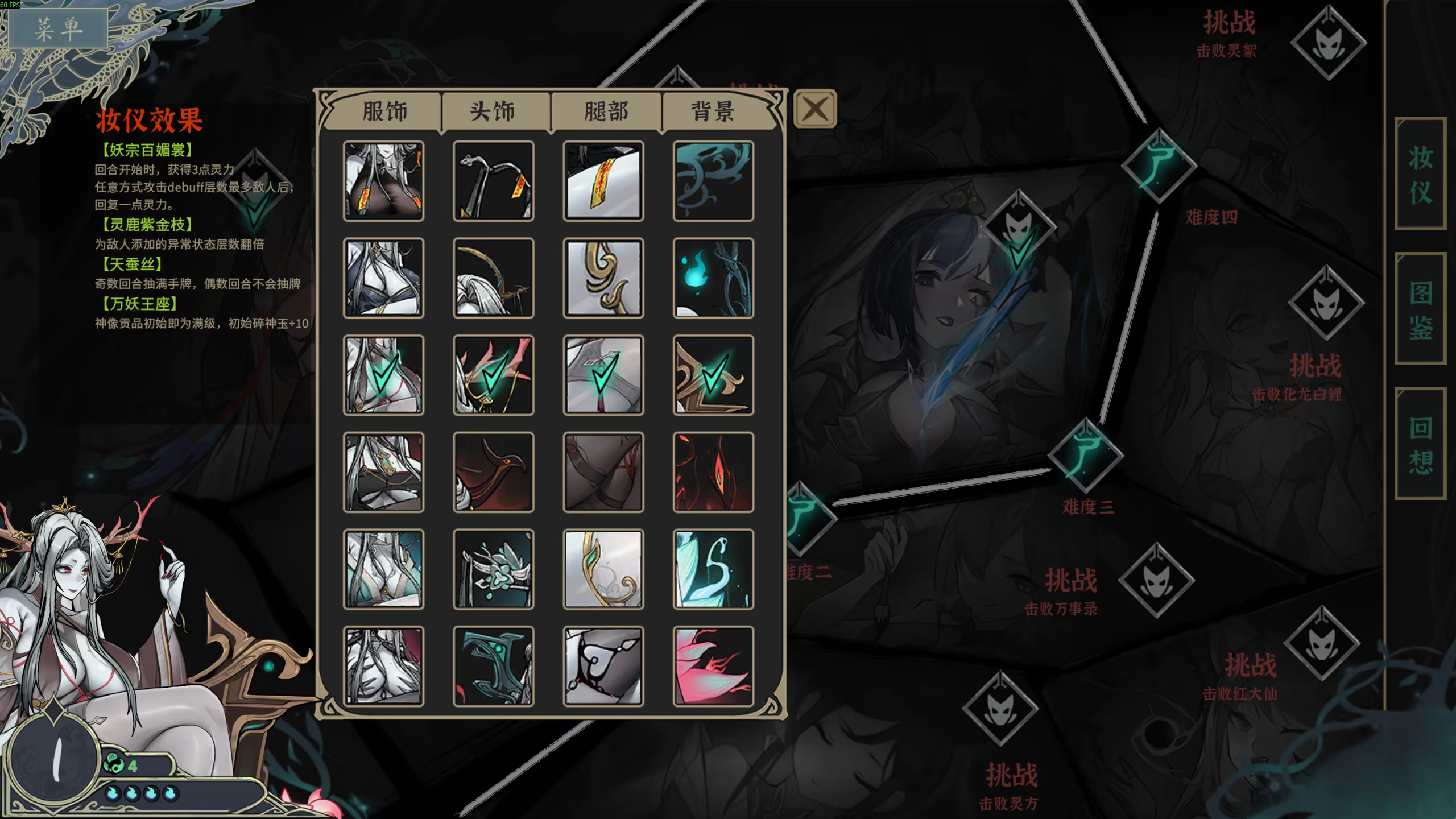The image size is (1456, 819).
Task: Select the talisman leg-wrap thumbnail in the 腿部 column
Action: click(x=603, y=181)
